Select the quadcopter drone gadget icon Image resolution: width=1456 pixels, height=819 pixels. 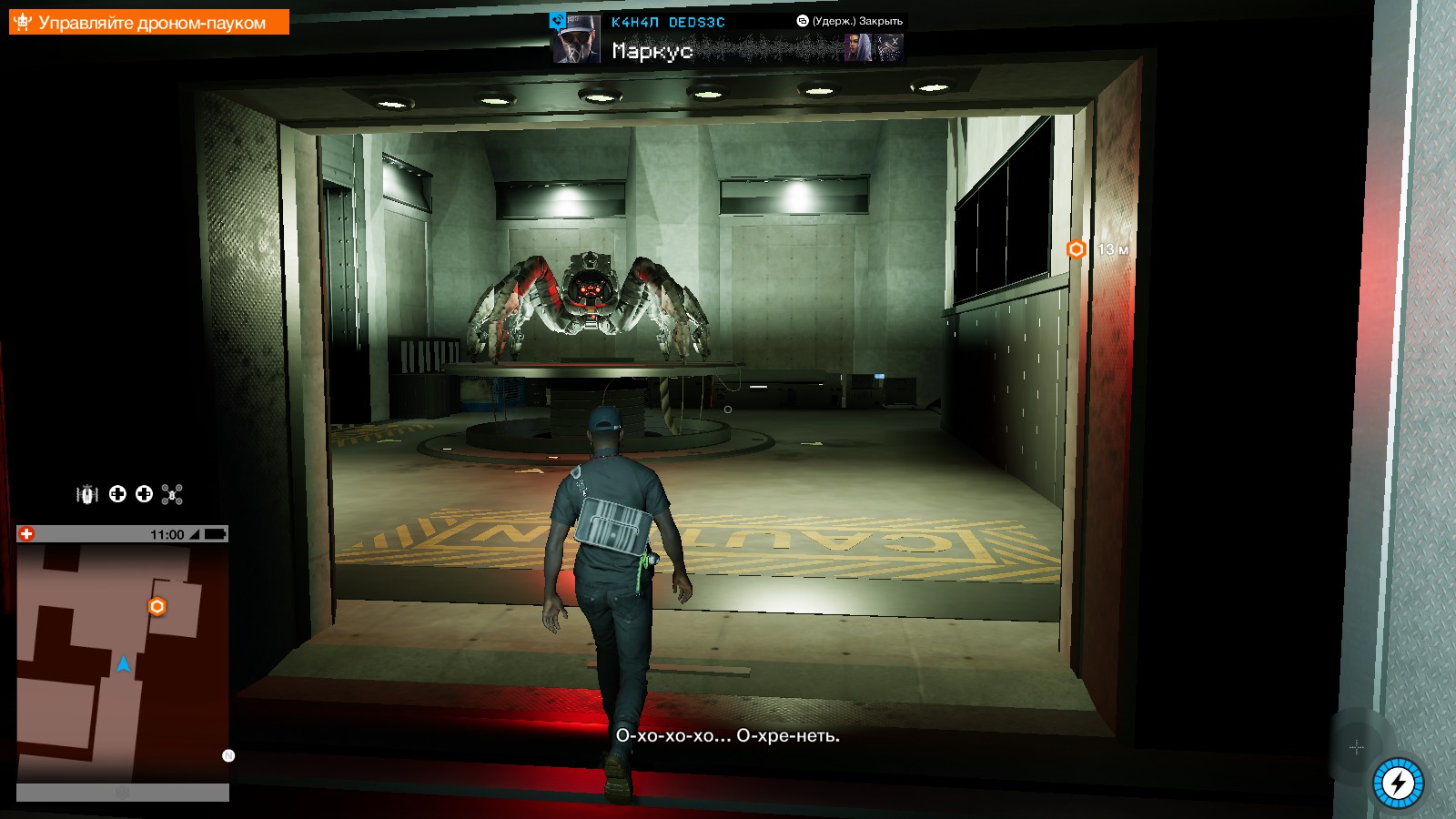pyautogui.click(x=172, y=494)
